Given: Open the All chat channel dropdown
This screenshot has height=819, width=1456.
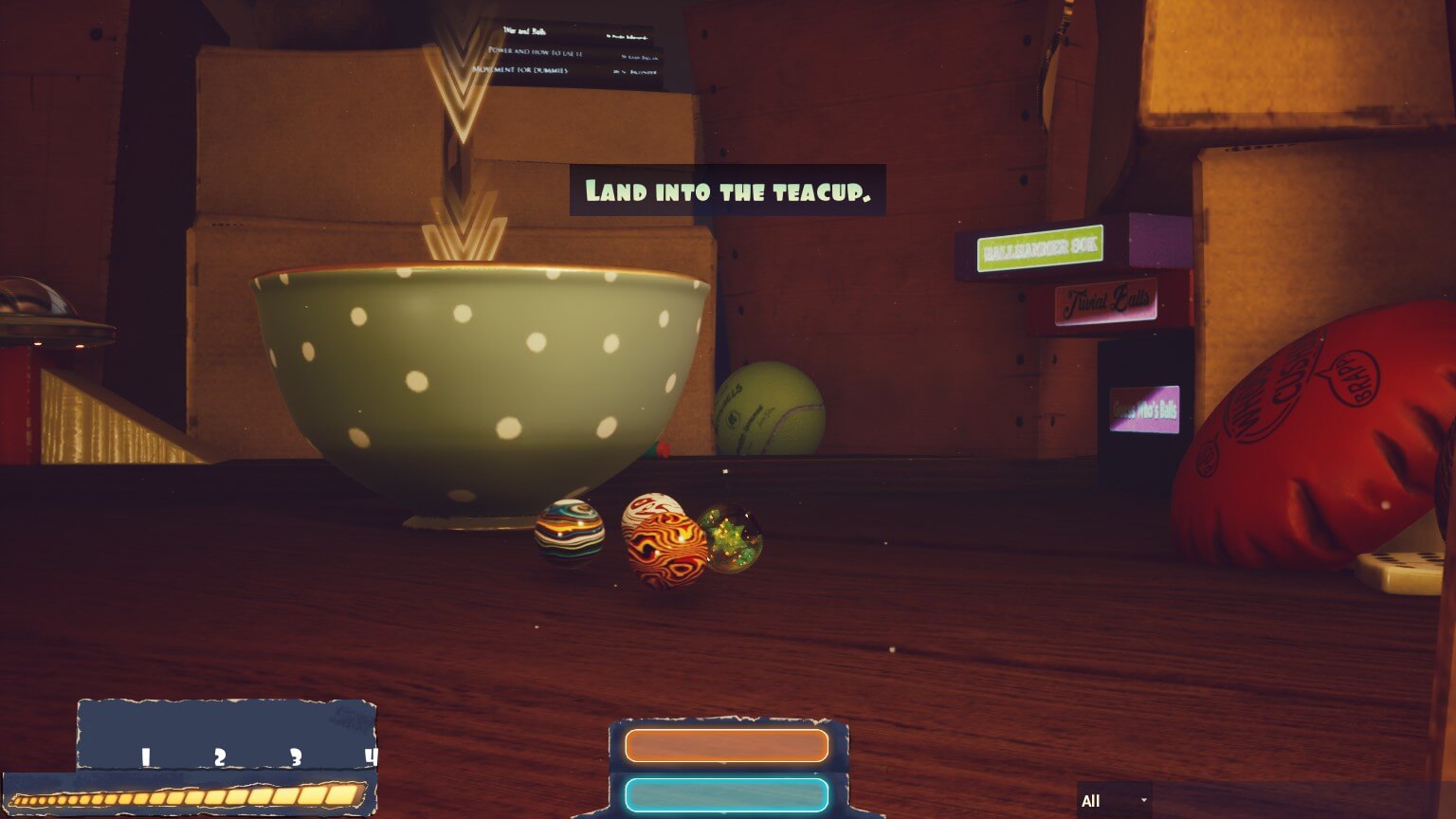Looking at the screenshot, I should pyautogui.click(x=1114, y=801).
